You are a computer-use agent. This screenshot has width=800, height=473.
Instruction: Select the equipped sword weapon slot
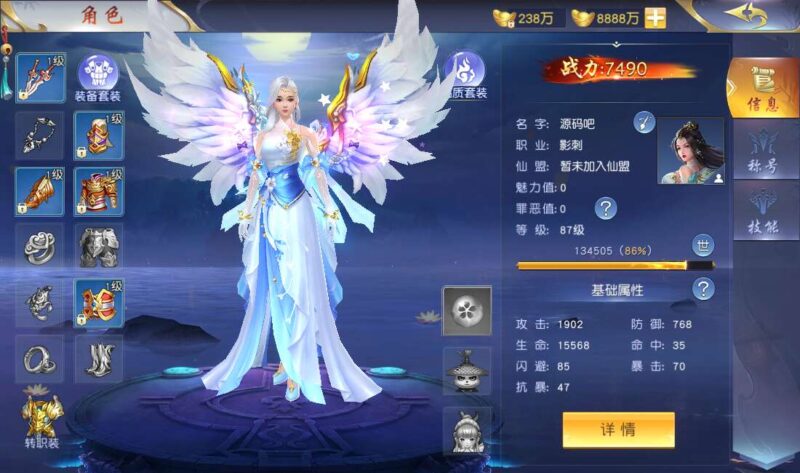pyautogui.click(x=40, y=77)
